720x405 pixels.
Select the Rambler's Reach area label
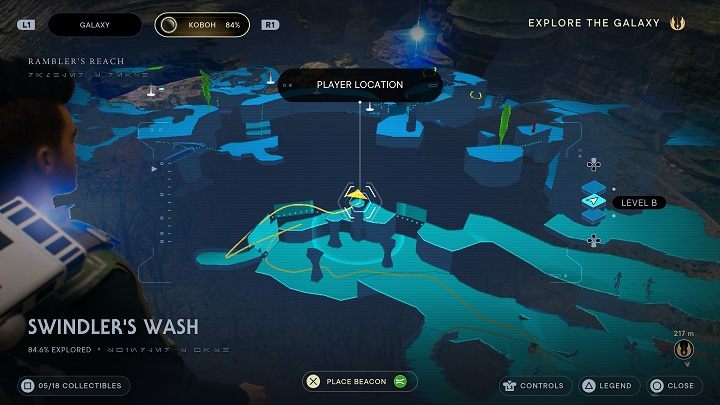pos(77,61)
